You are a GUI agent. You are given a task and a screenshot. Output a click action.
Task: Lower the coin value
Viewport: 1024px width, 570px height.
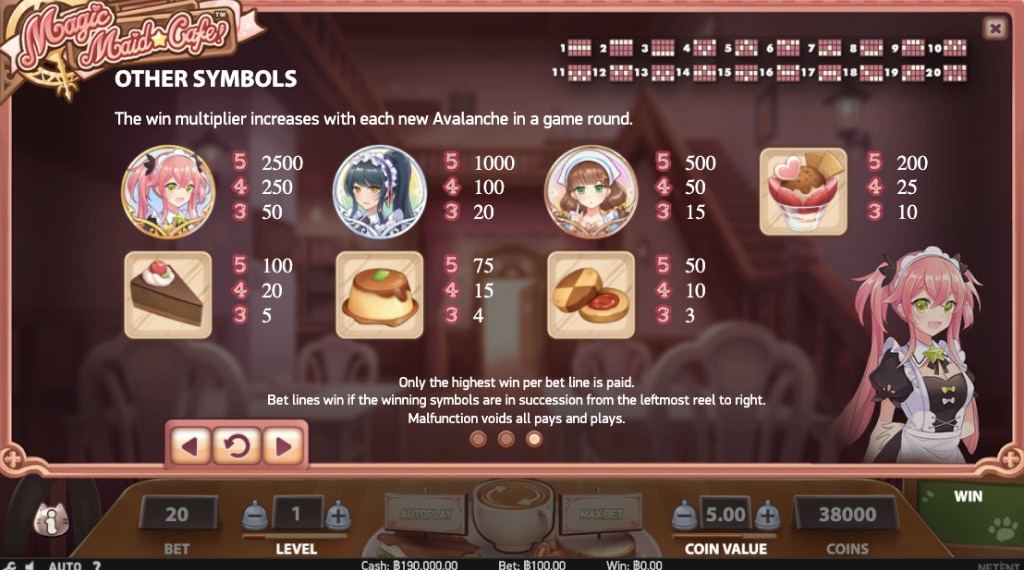pos(683,516)
